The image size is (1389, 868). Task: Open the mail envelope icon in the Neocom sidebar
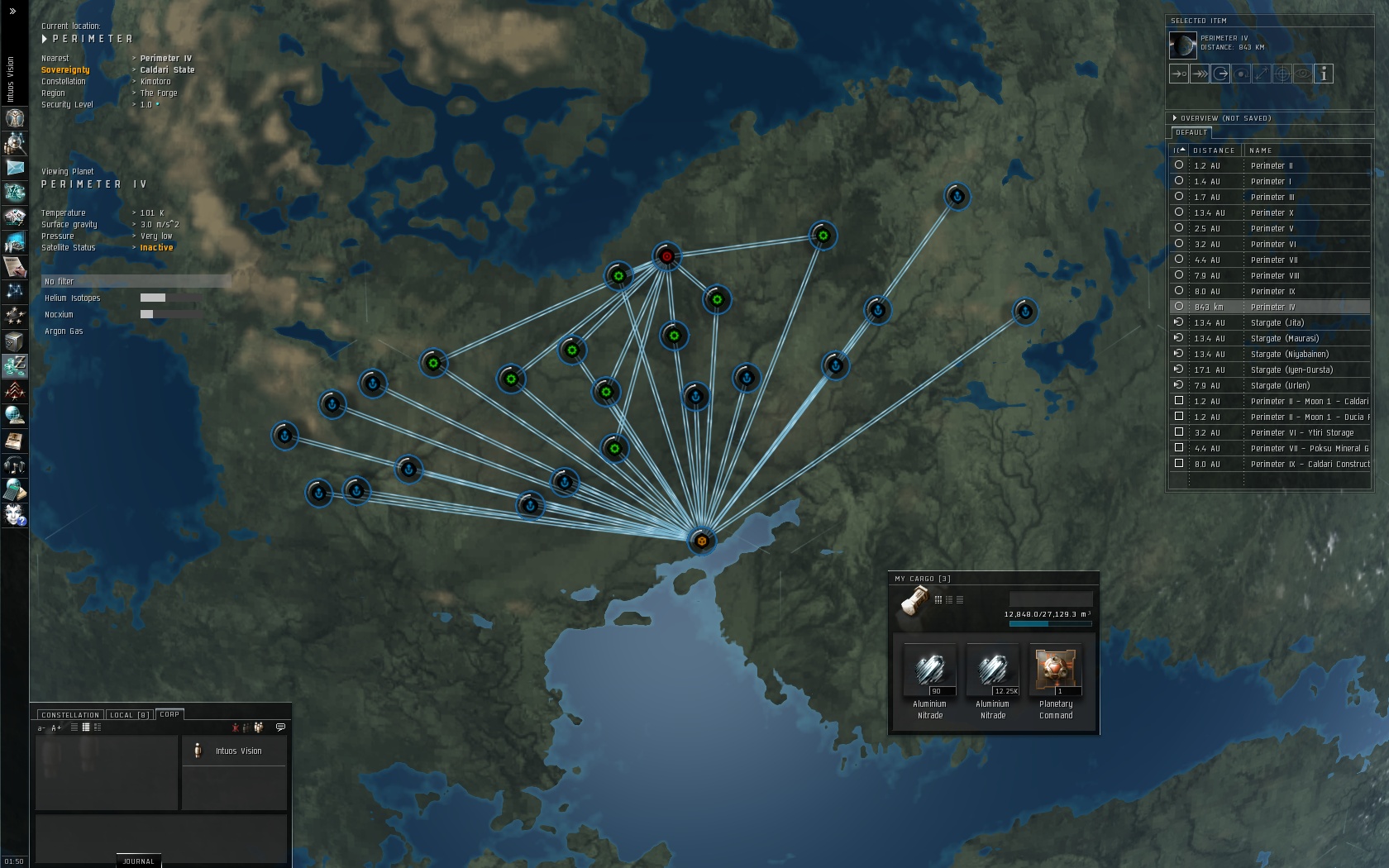pyautogui.click(x=14, y=167)
